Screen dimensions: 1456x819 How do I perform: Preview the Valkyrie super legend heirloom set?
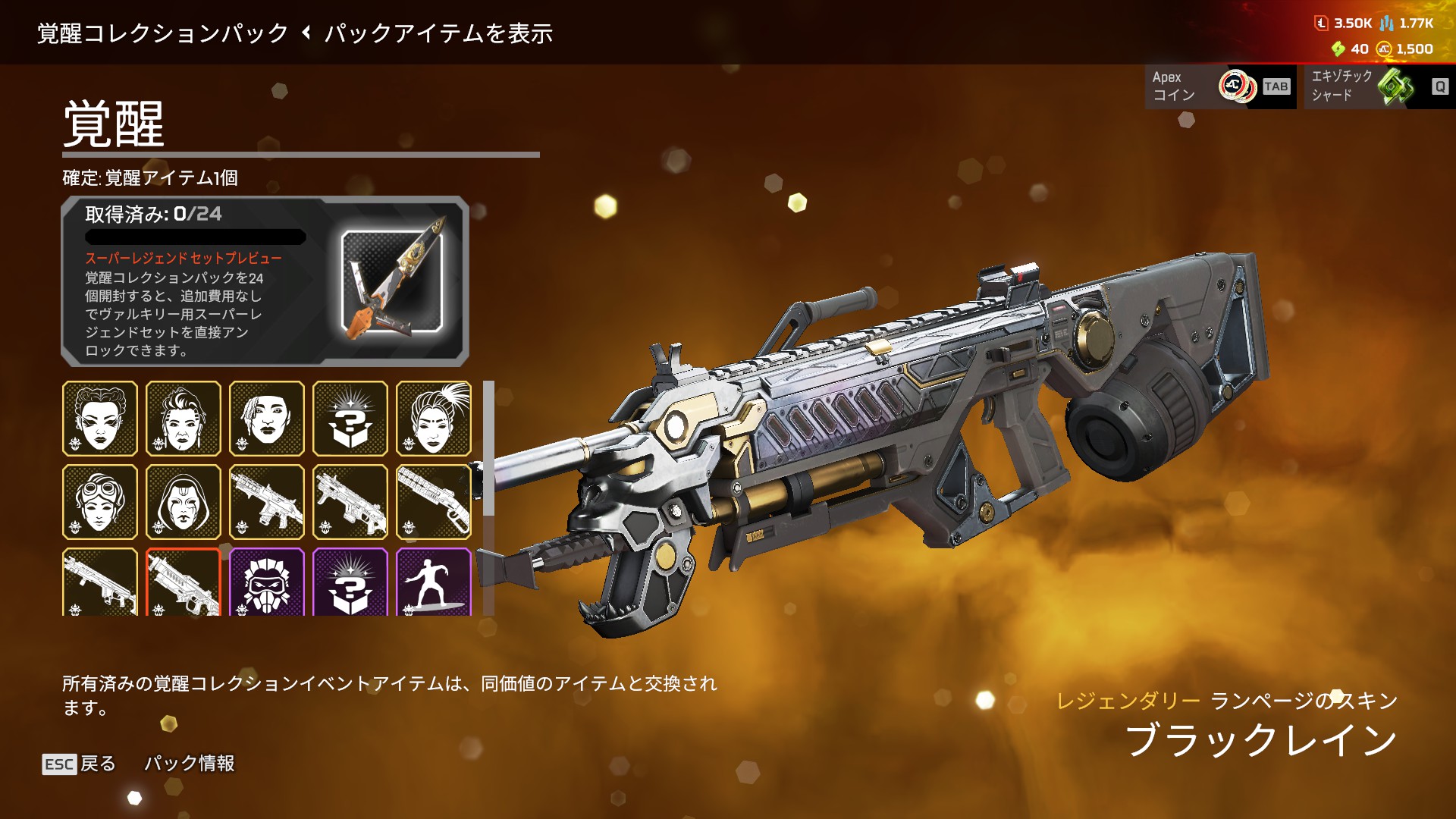click(391, 282)
